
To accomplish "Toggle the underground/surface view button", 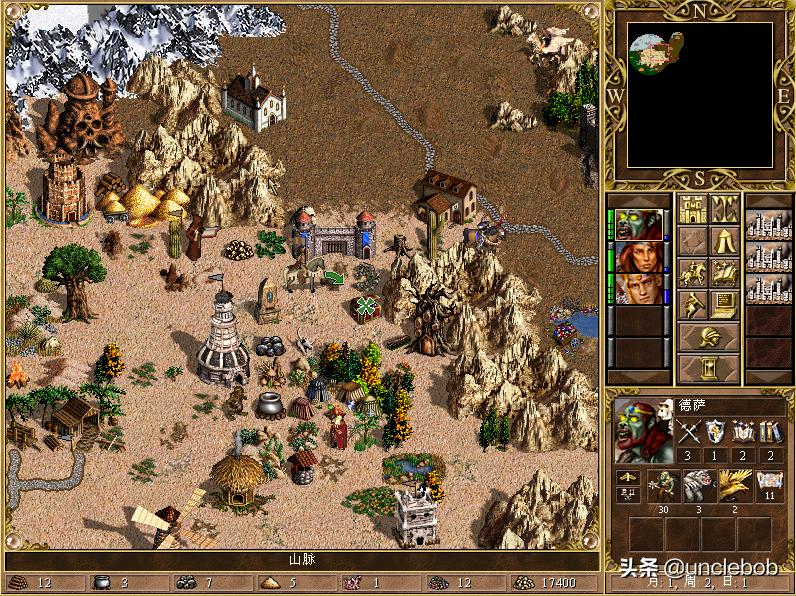I will pyautogui.click(x=724, y=209).
